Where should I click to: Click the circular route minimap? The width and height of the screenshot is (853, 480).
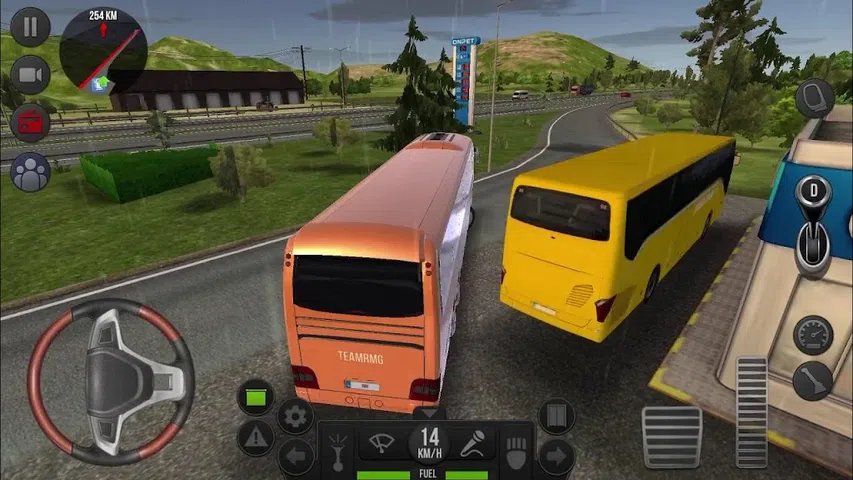tap(103, 52)
